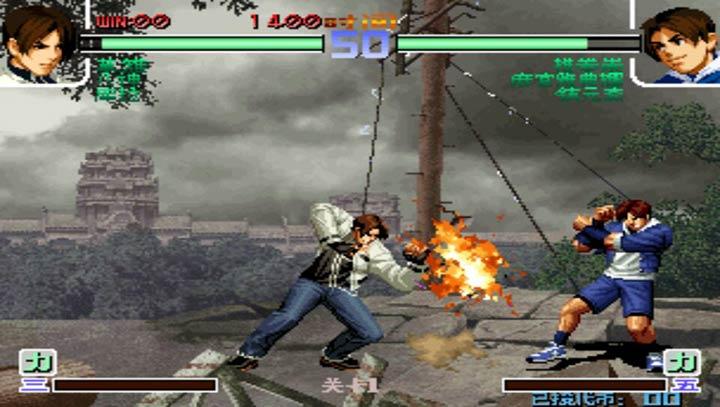Screen dimensions: 720x407
Task: Click player one's character portrait
Action: tap(38, 42)
